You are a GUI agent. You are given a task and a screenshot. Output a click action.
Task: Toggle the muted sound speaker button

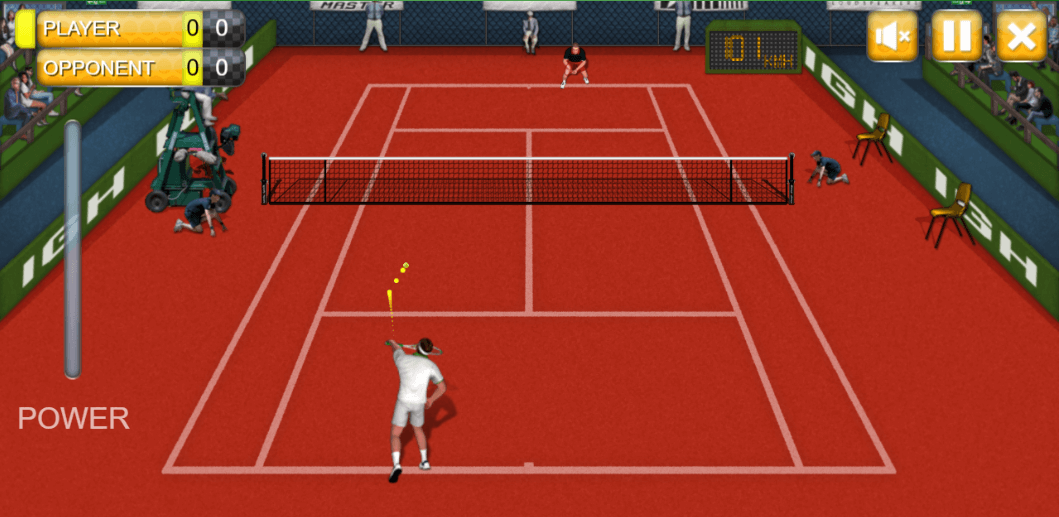pos(892,37)
